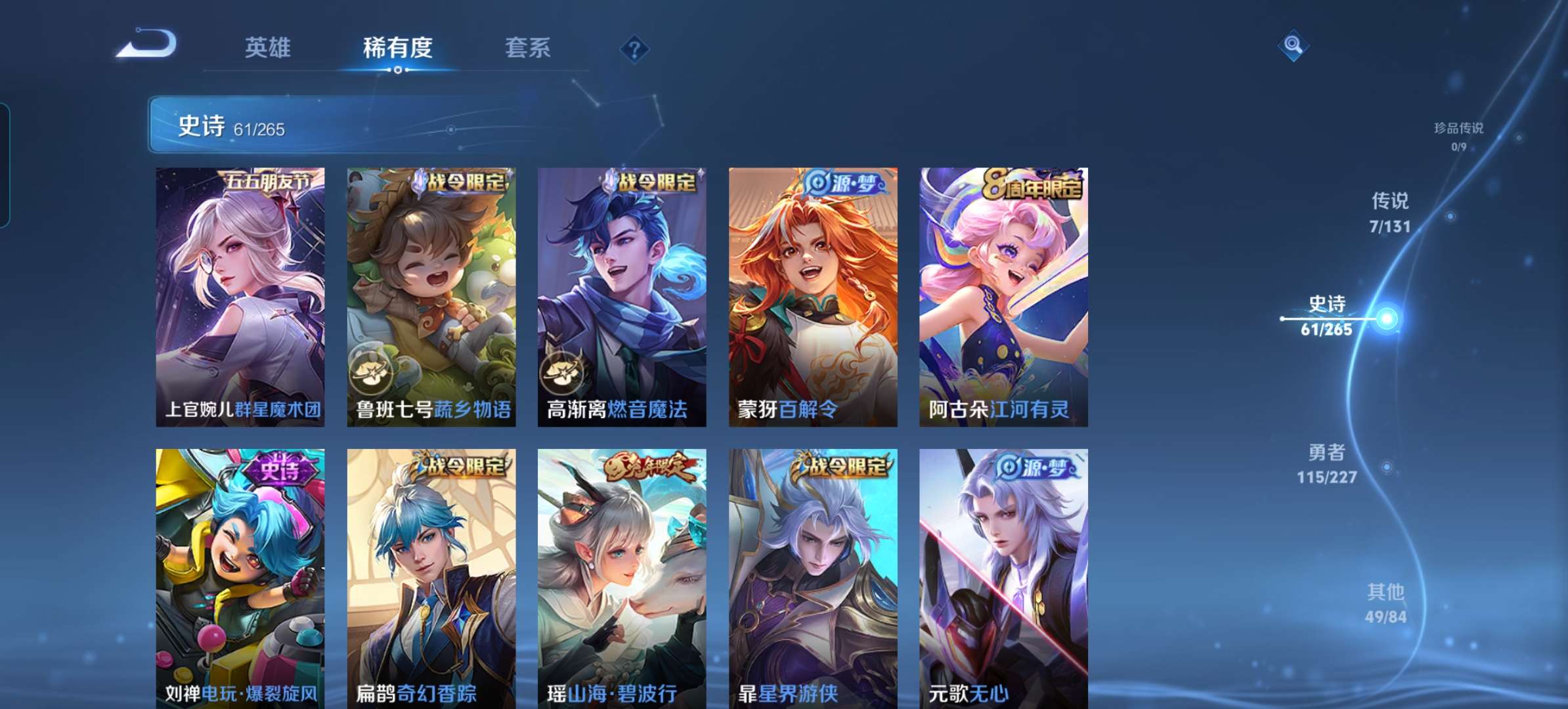Screen dimensions: 1568x709
Task: Go to the 其他 rarity section
Action: (1385, 603)
